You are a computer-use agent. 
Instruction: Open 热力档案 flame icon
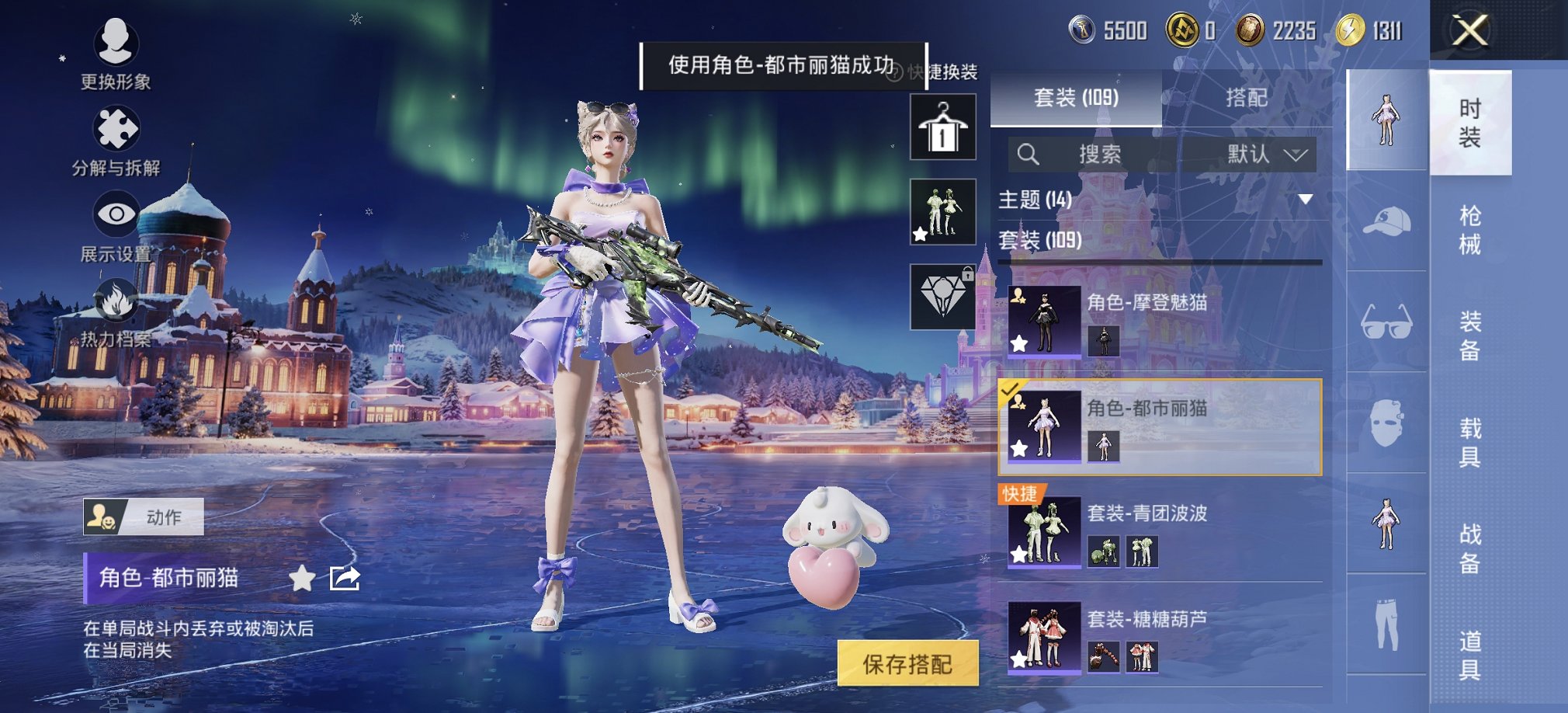pyautogui.click(x=116, y=312)
